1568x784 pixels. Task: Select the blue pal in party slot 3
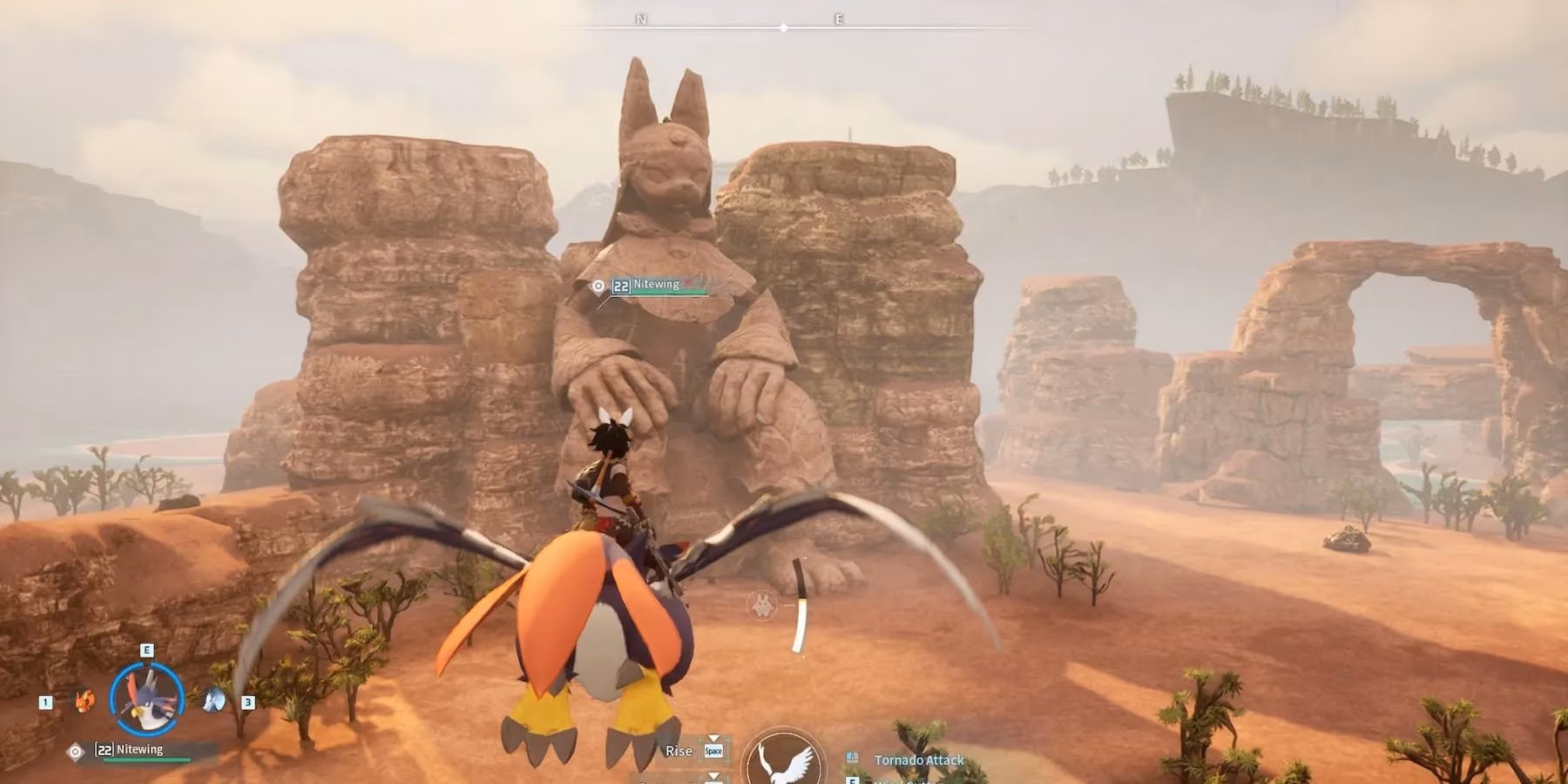213,700
